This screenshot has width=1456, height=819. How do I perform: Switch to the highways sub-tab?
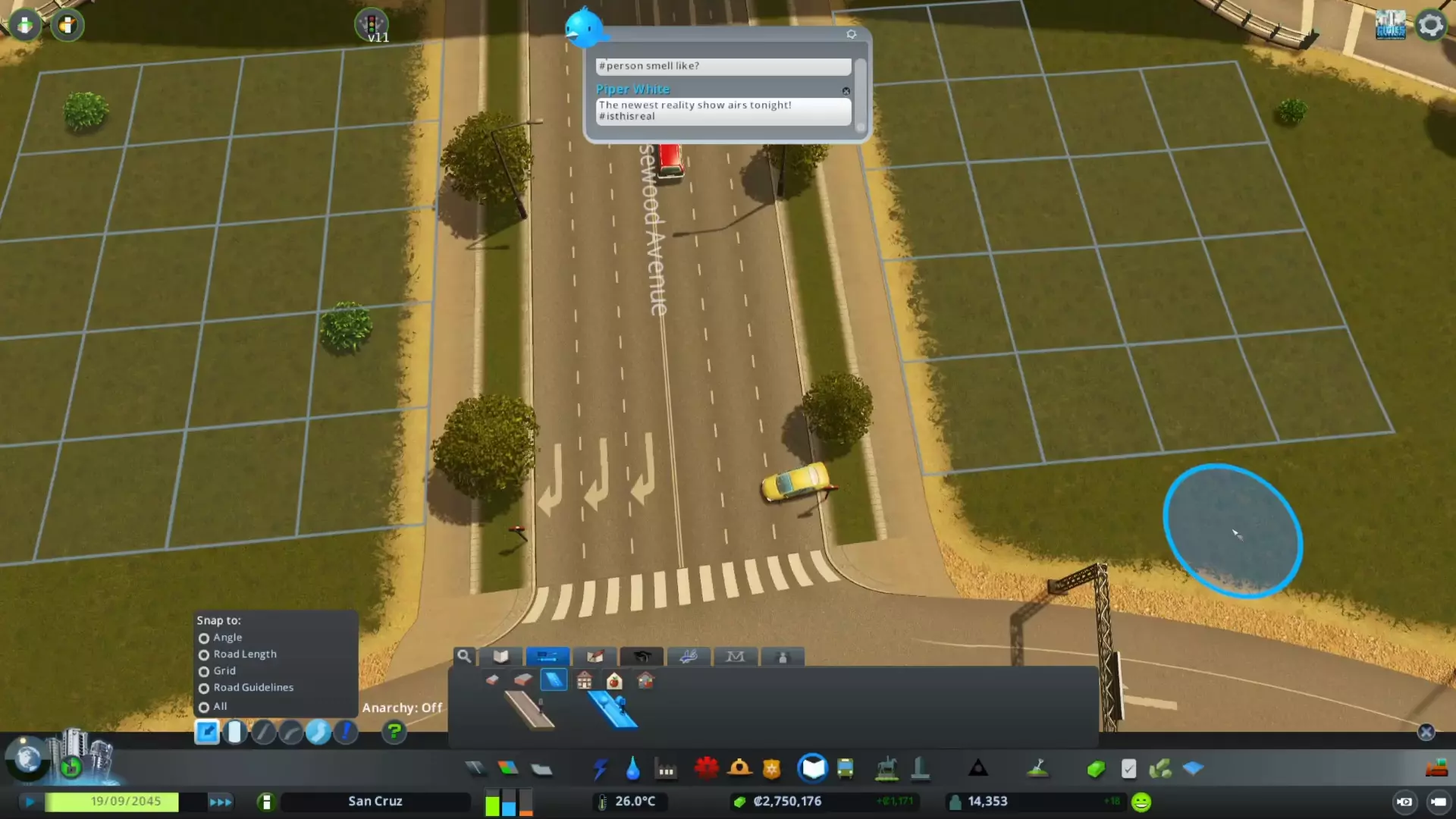tap(554, 681)
